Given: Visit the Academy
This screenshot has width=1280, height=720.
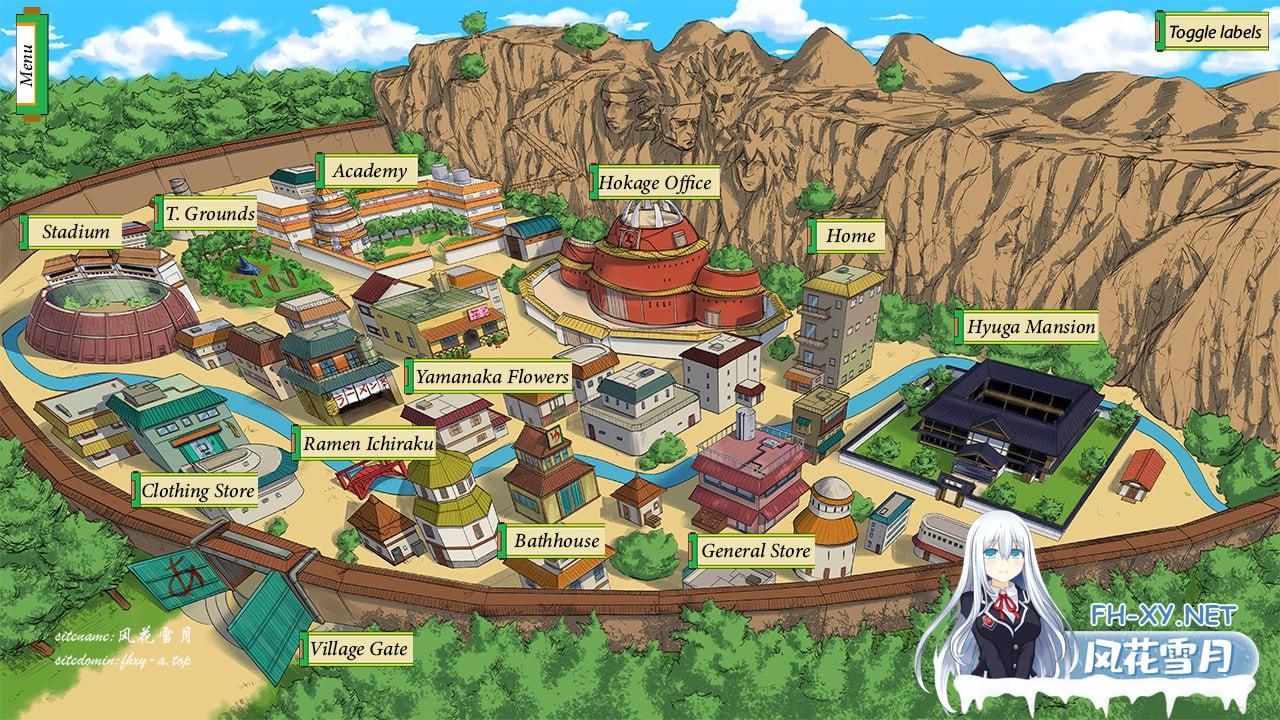Looking at the screenshot, I should [x=371, y=170].
